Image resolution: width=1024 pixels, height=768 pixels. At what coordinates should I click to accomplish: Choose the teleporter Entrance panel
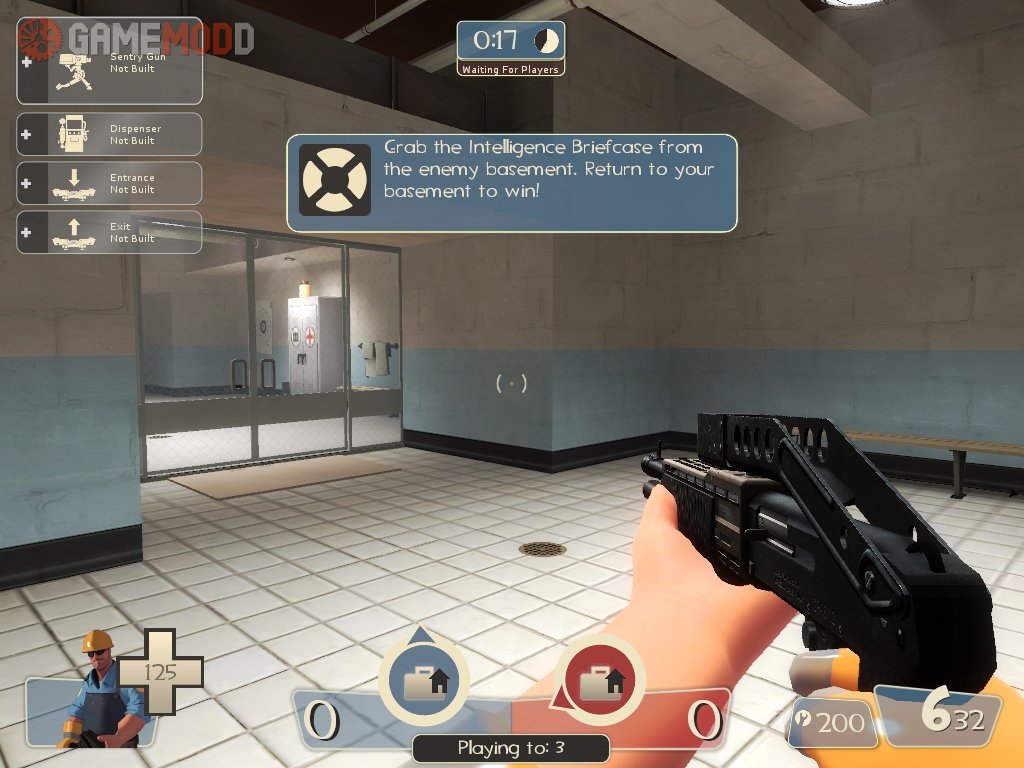click(110, 183)
